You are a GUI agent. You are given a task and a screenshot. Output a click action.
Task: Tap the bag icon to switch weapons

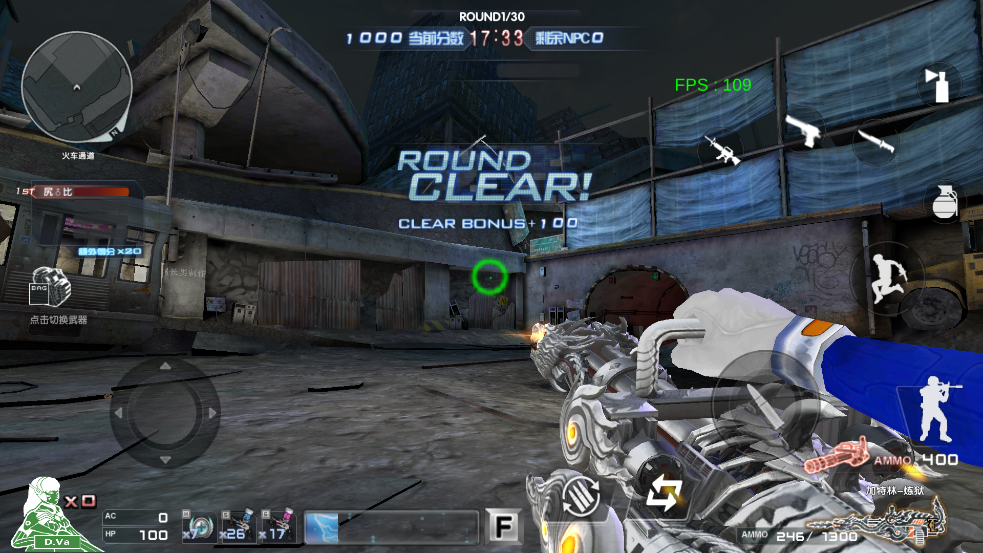click(x=51, y=290)
